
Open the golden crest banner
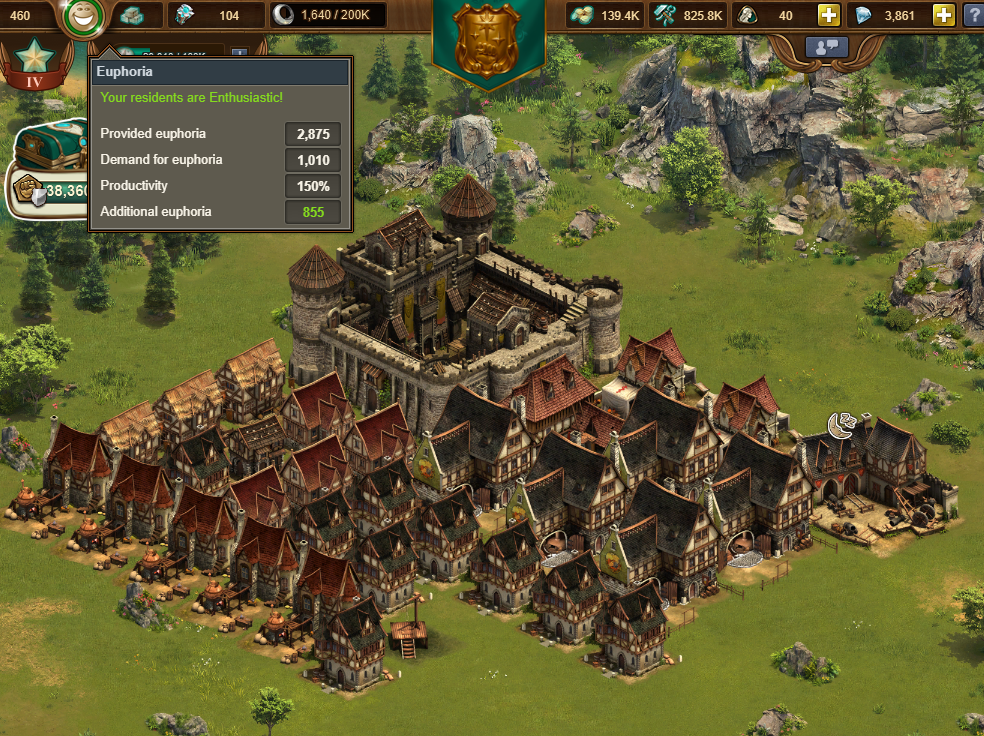point(488,40)
